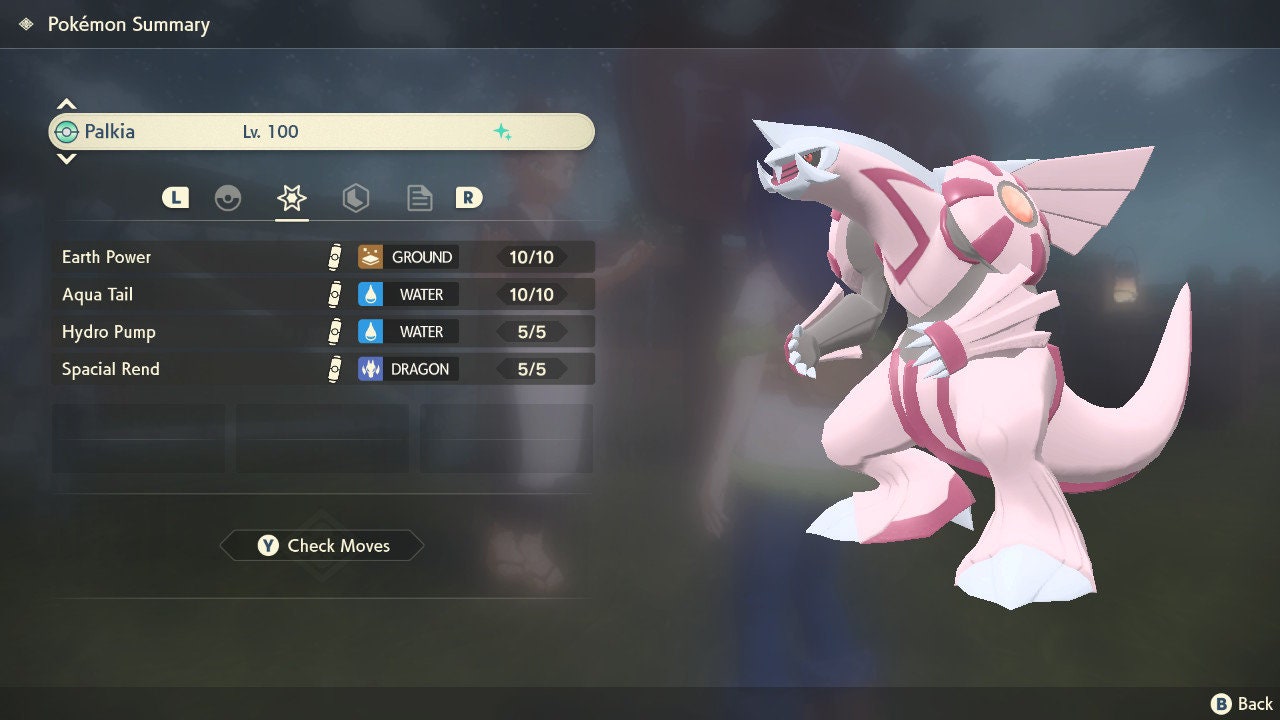
Task: Open the moves tab with star icon
Action: pyautogui.click(x=292, y=198)
